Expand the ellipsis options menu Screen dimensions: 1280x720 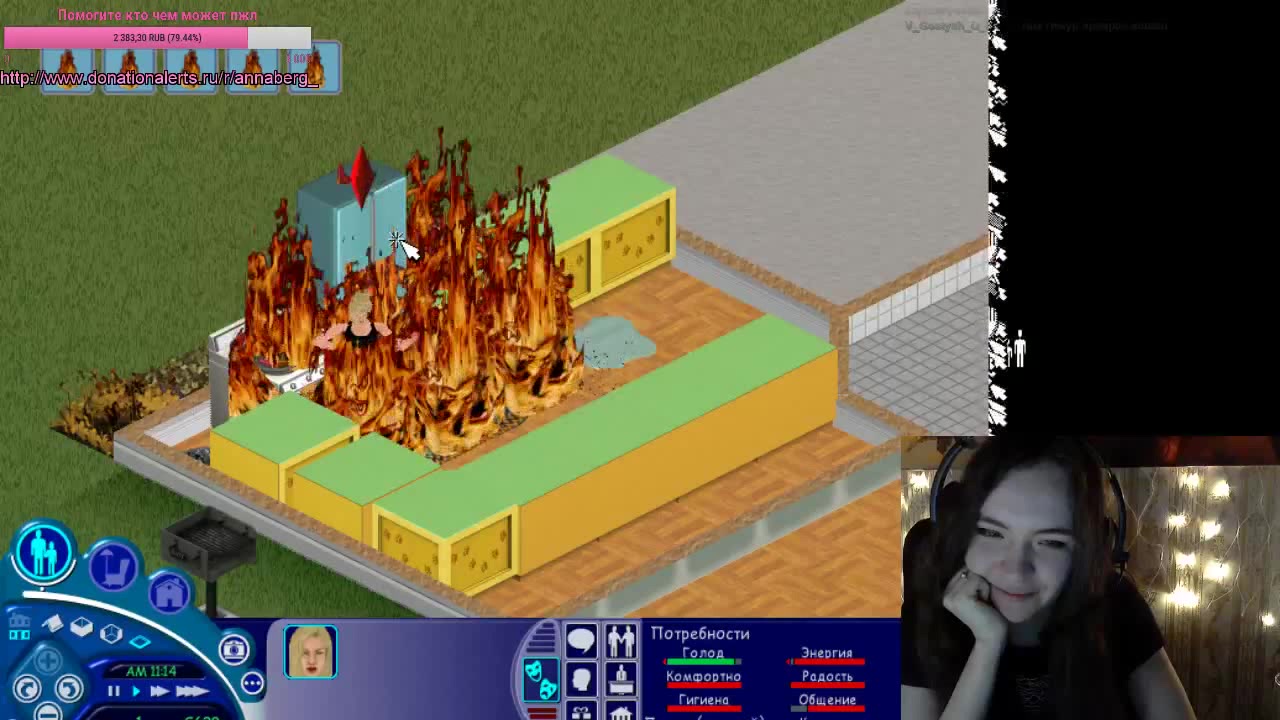251,682
